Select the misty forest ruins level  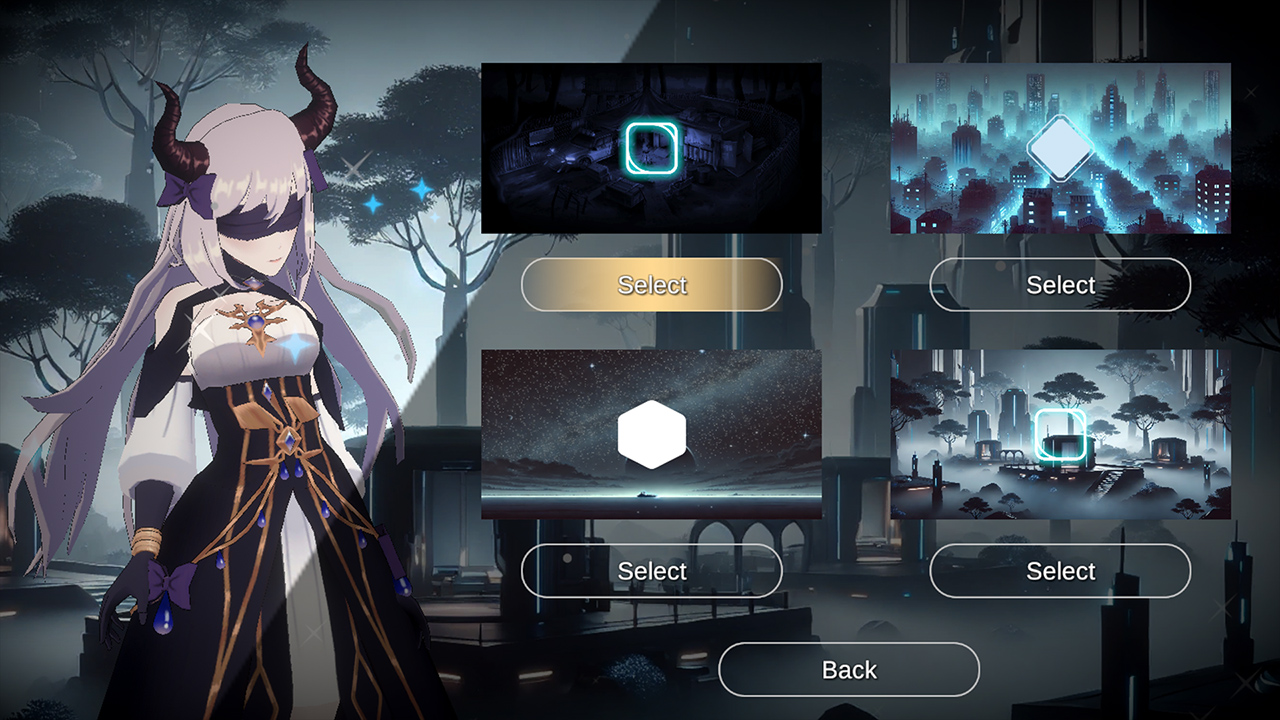click(1060, 572)
